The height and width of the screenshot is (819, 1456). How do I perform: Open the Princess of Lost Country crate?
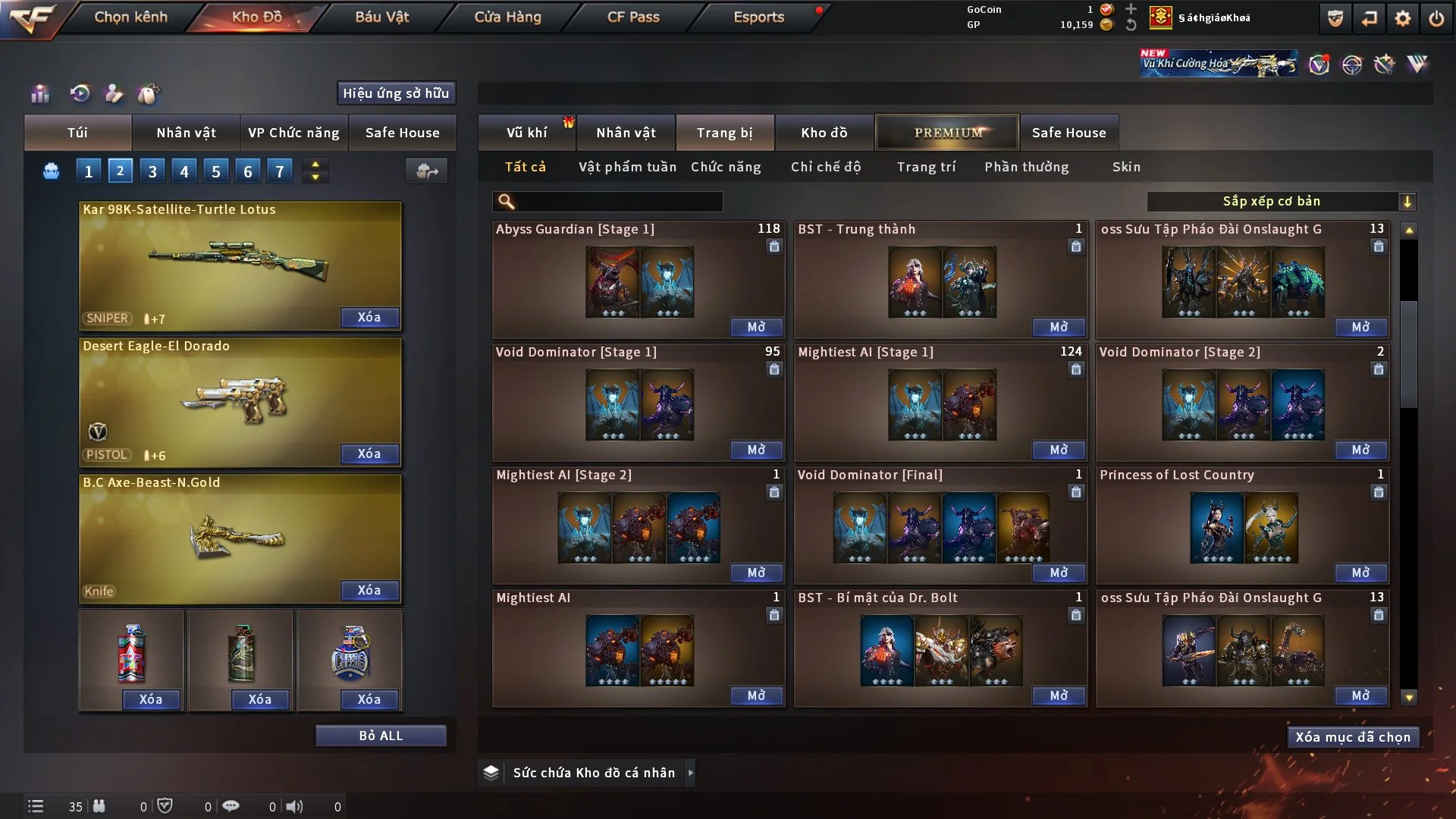pos(1360,573)
